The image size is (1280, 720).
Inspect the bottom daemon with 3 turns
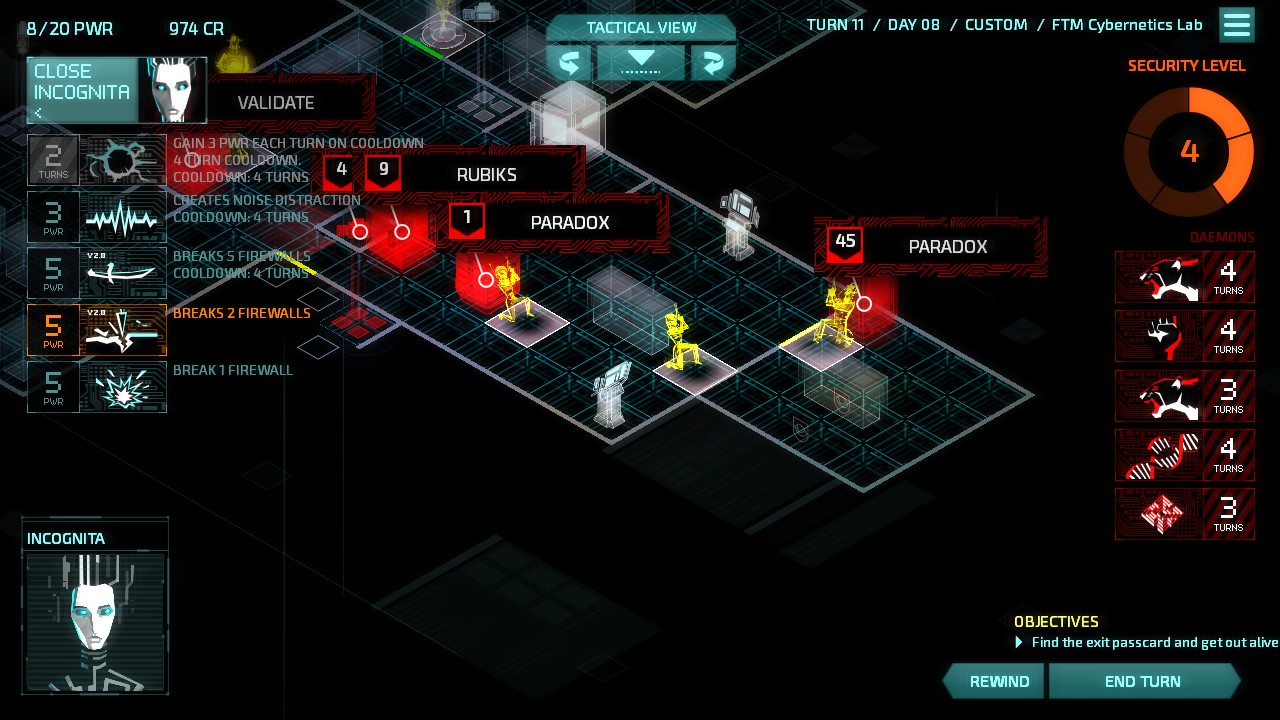pos(1184,514)
